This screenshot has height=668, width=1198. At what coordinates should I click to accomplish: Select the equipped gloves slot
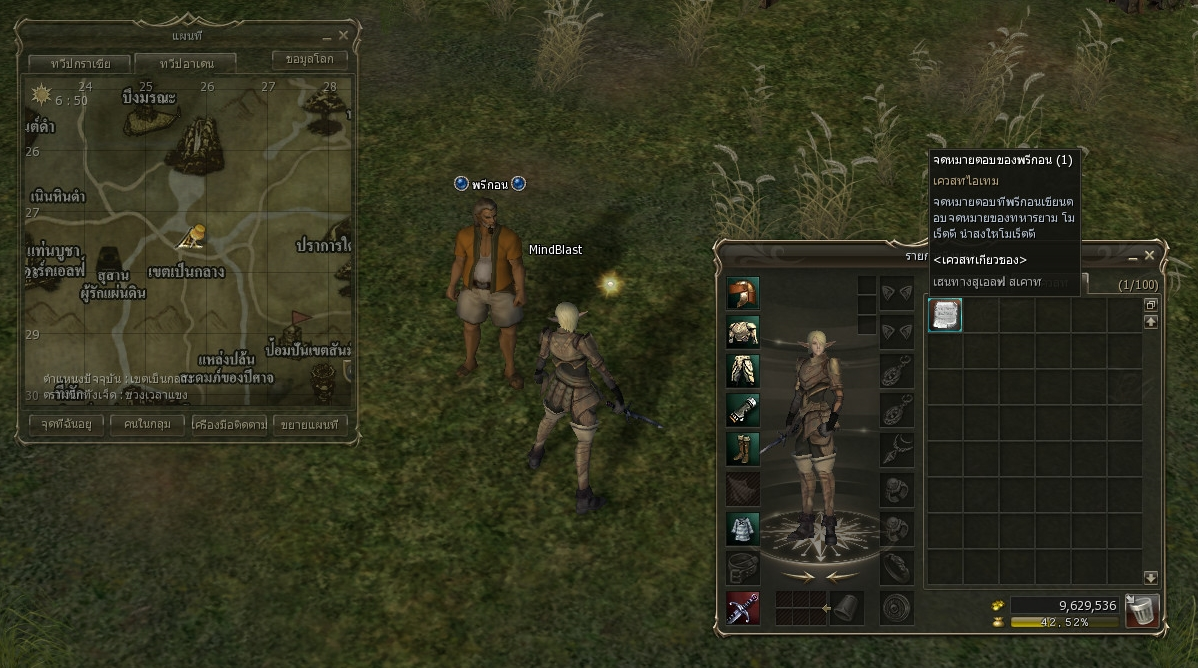(x=743, y=410)
